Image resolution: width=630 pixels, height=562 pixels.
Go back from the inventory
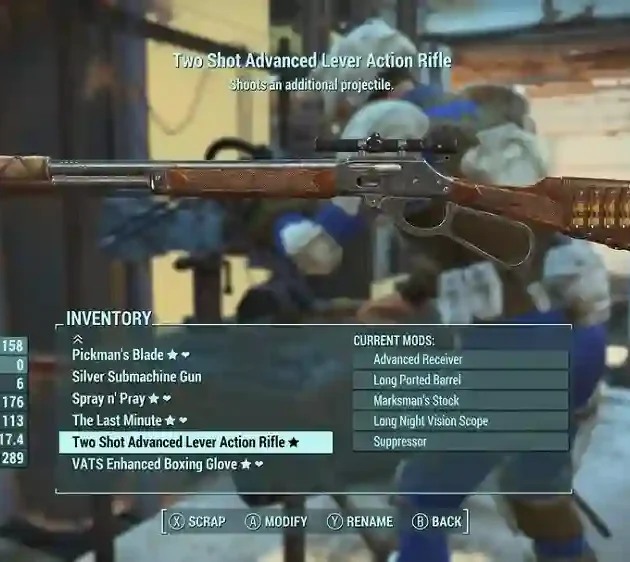(437, 521)
